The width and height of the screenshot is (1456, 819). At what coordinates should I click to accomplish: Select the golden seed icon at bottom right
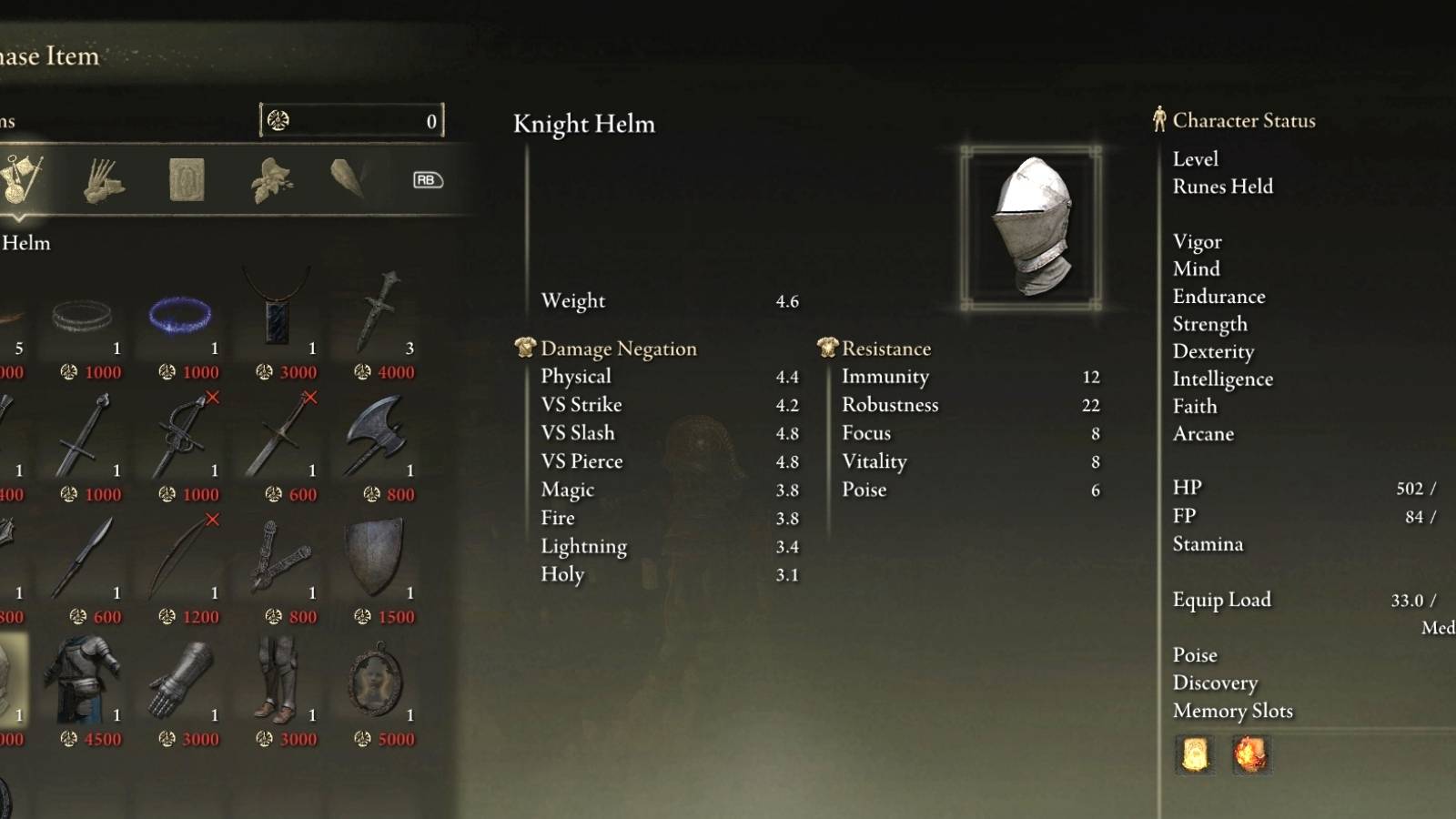coord(1195,755)
